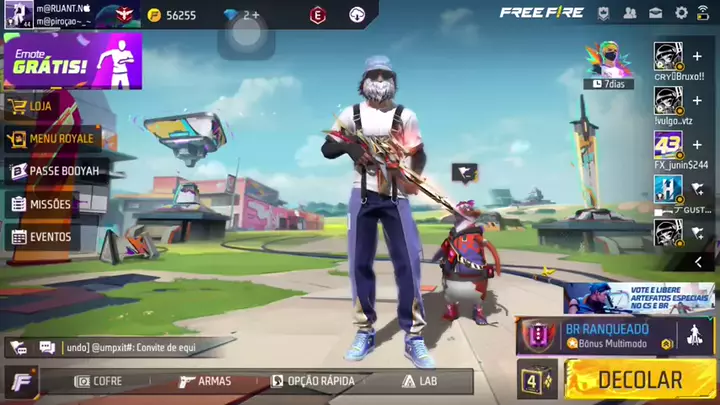
Task: Open the settings gear icon
Action: (x=681, y=13)
